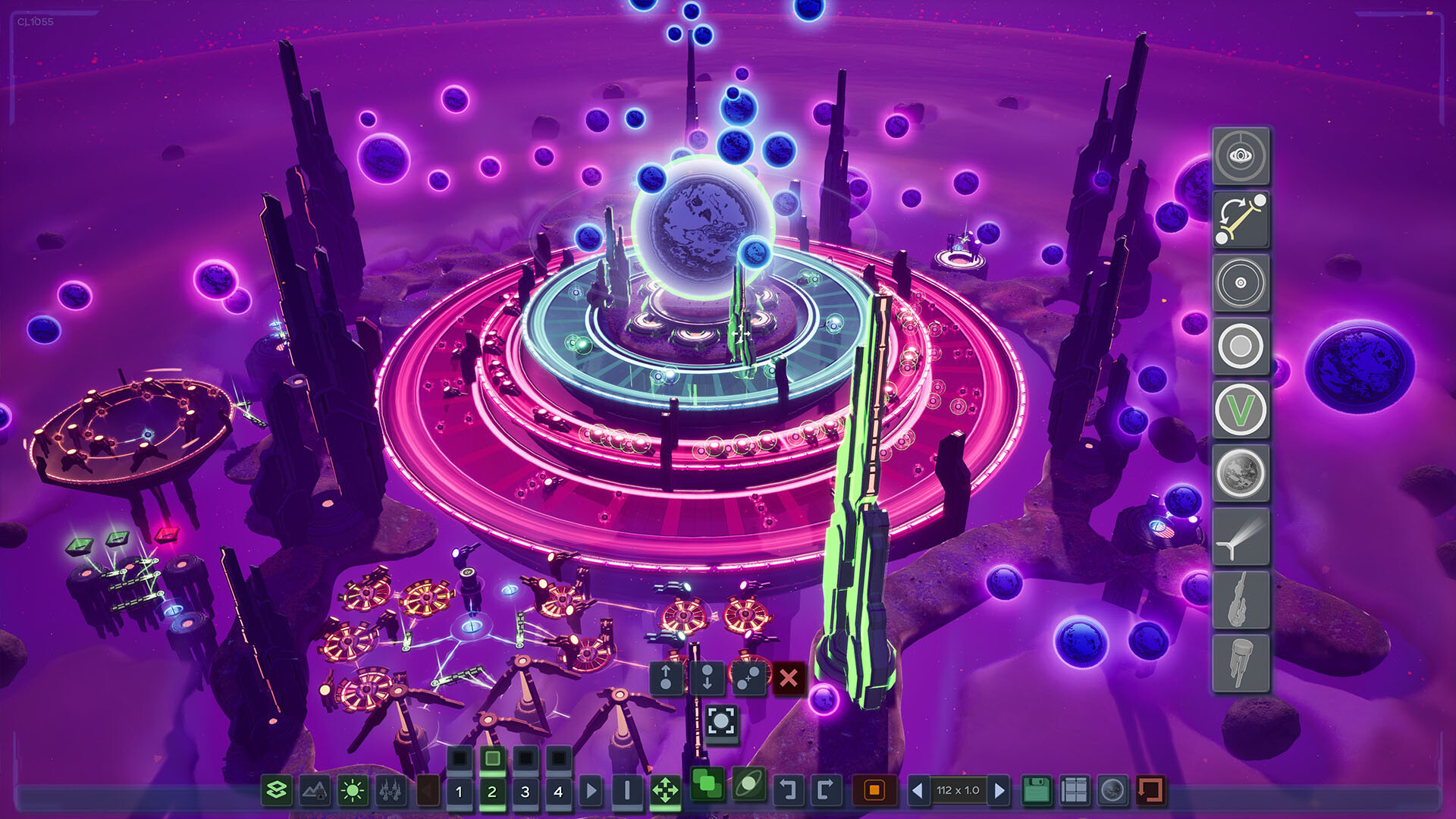Viewport: 1456px width, 819px height.
Task: Select the orbit trajectory tool in right sidebar
Action: [x=1241, y=218]
